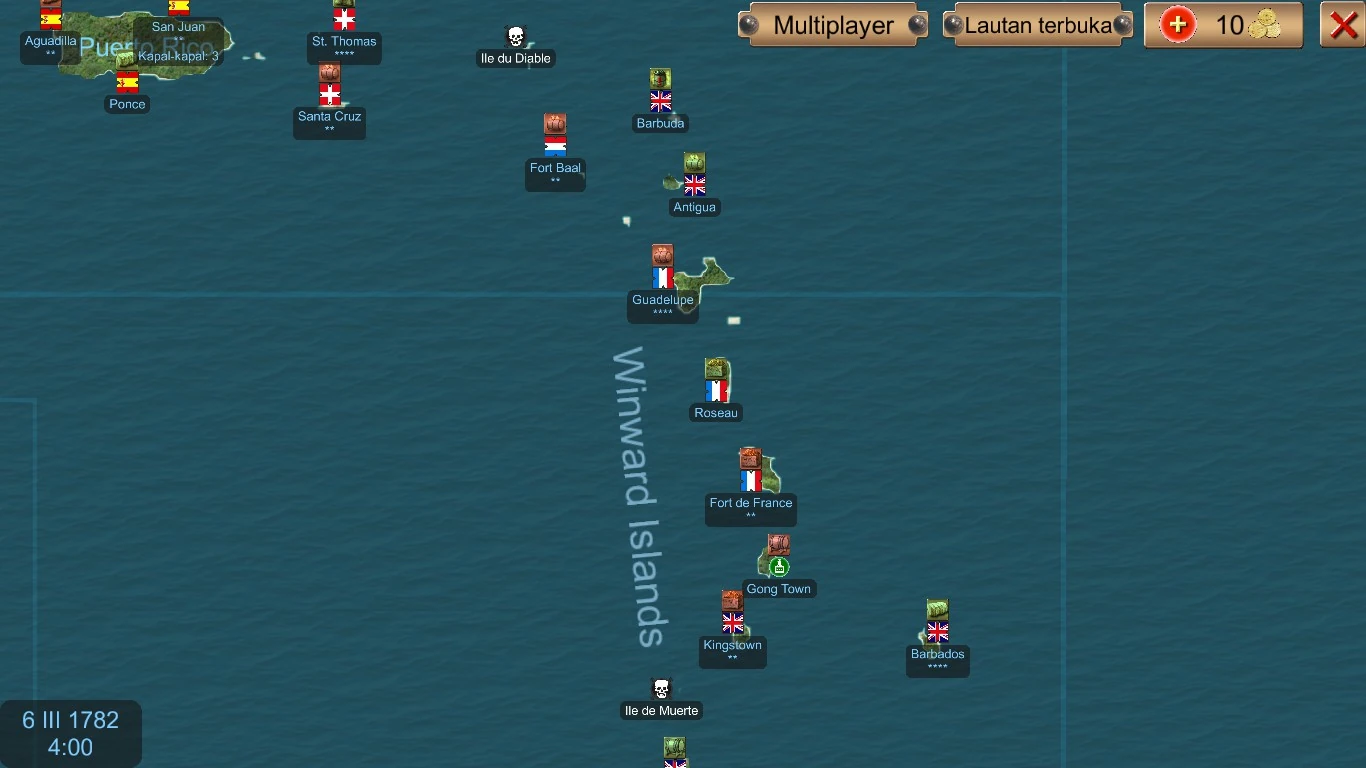Click the Fort de France name label

[x=751, y=504]
